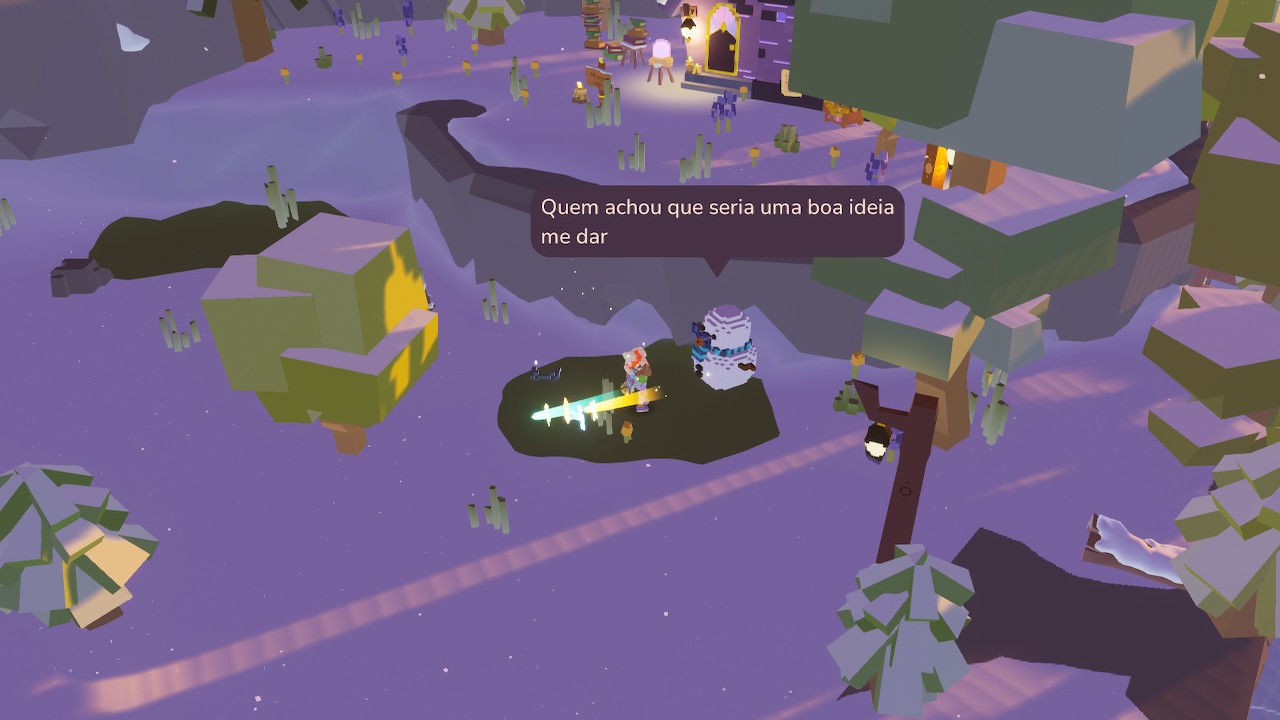The image size is (1280, 720).
Task: Advance the "Quem achou que seria" speech bubble
Action: click(x=716, y=221)
